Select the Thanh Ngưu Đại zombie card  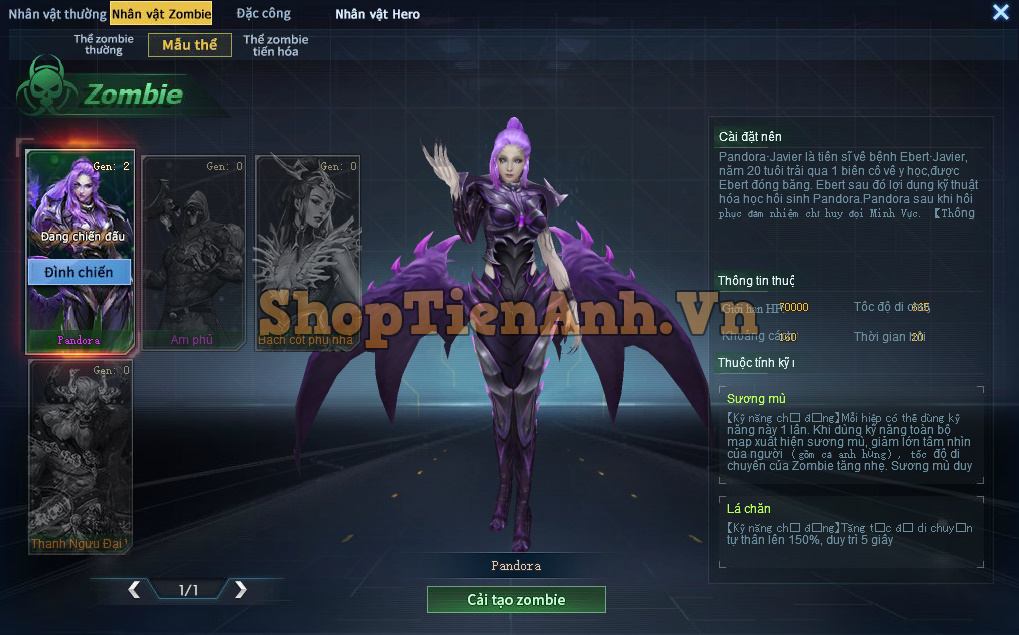pos(79,456)
